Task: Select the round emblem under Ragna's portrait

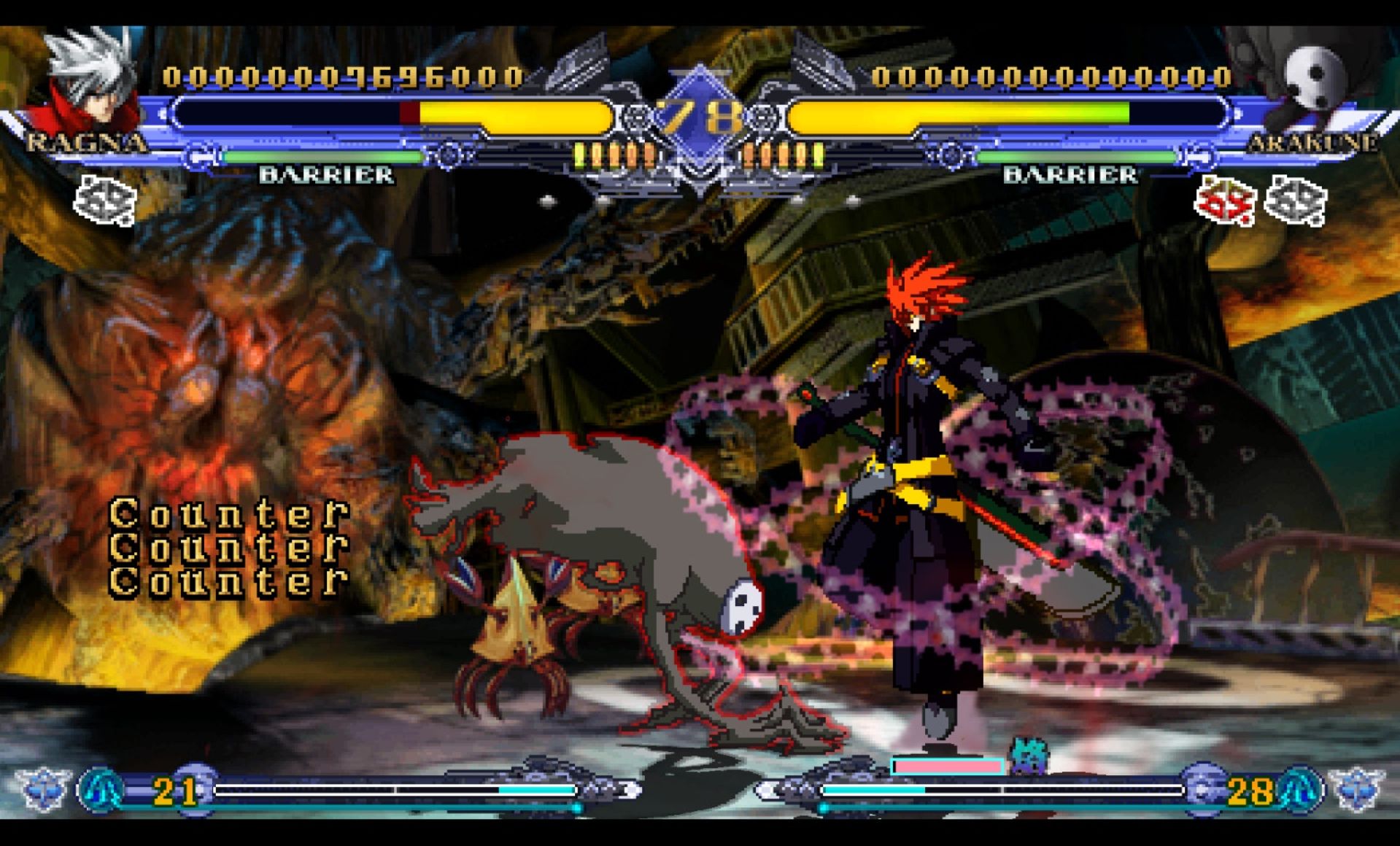Action: click(106, 200)
